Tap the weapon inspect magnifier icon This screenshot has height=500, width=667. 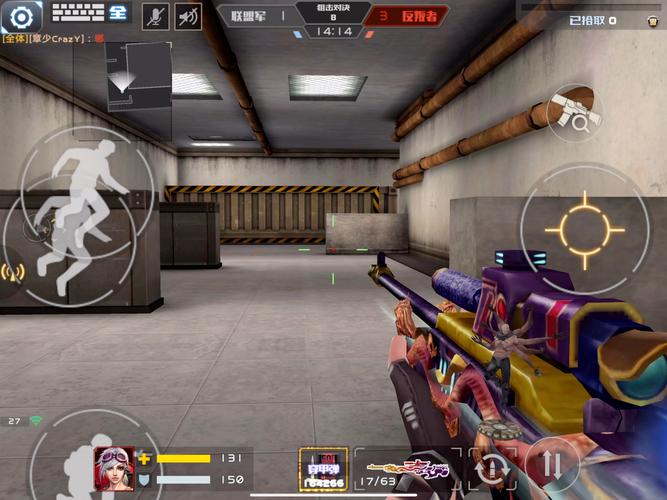pyautogui.click(x=575, y=112)
